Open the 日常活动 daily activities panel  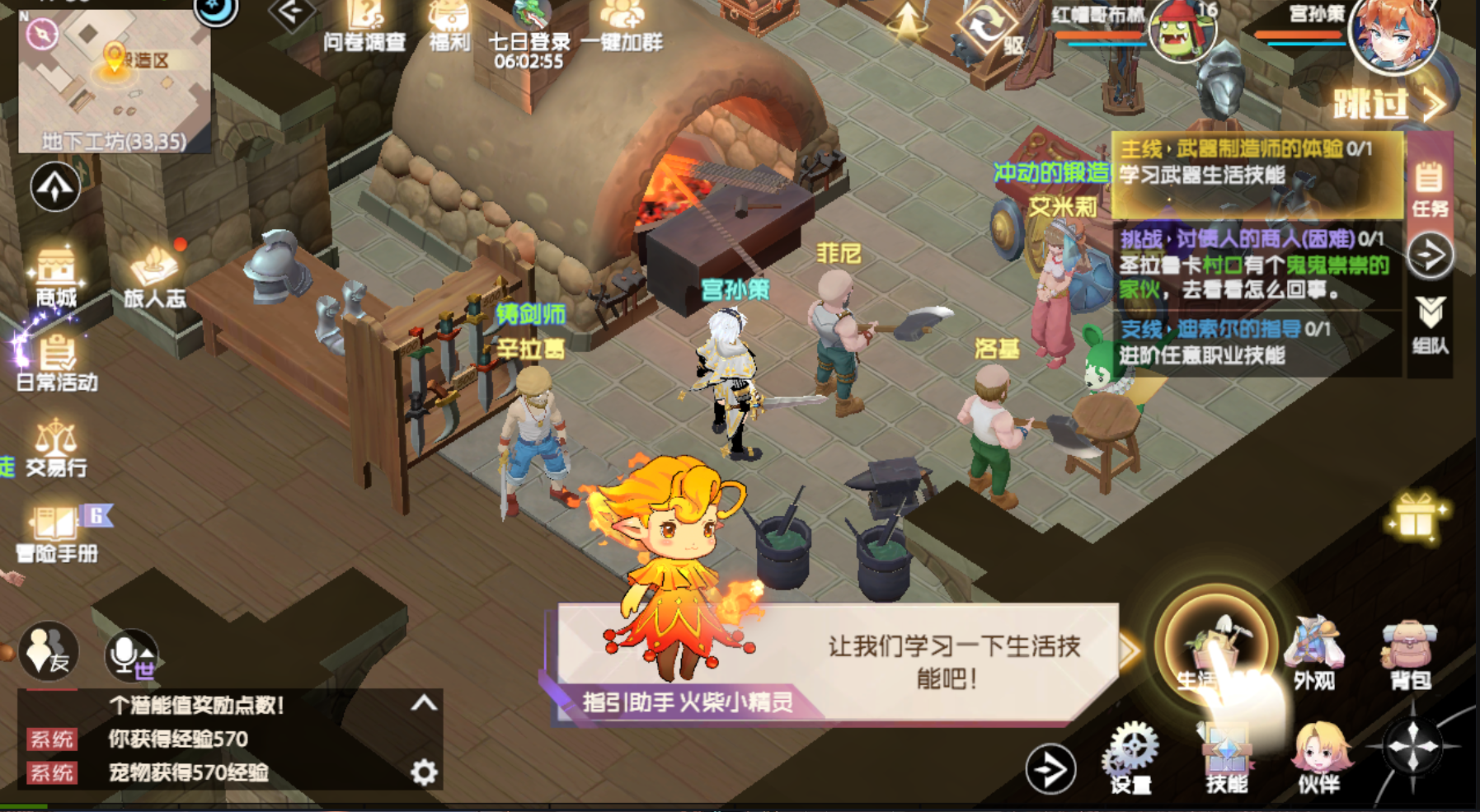56,360
